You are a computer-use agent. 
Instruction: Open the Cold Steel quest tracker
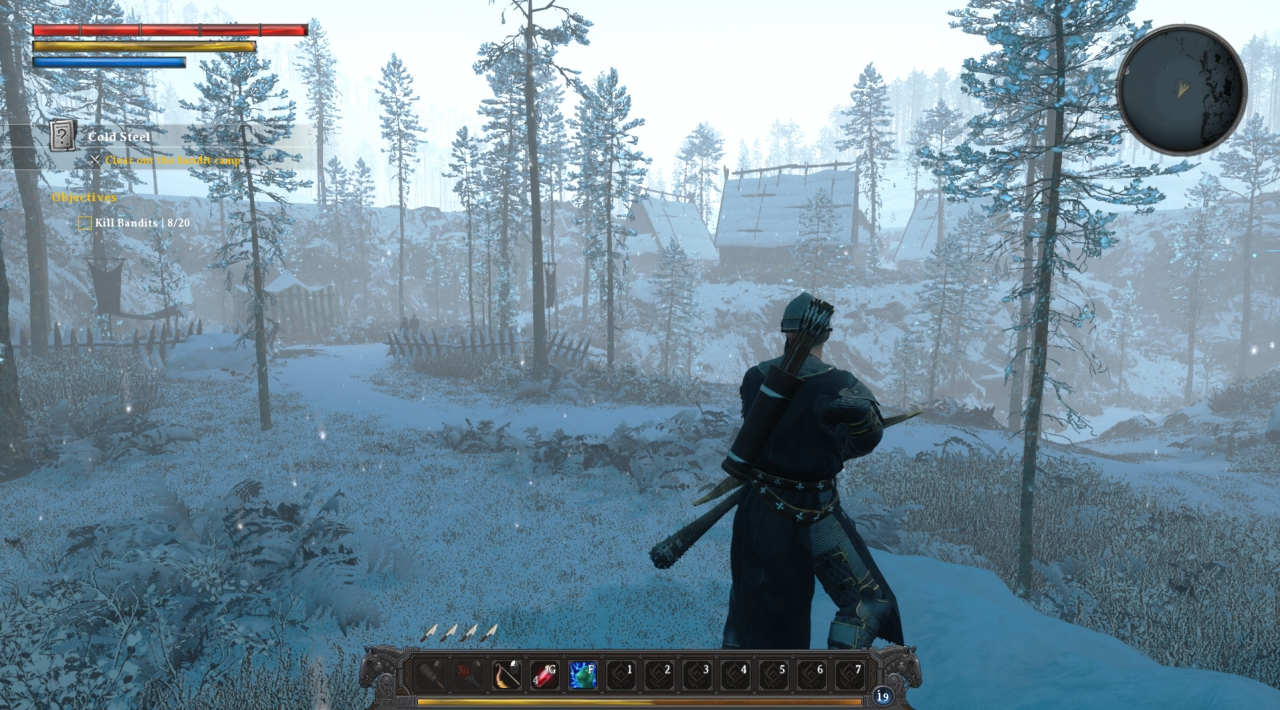coord(120,137)
